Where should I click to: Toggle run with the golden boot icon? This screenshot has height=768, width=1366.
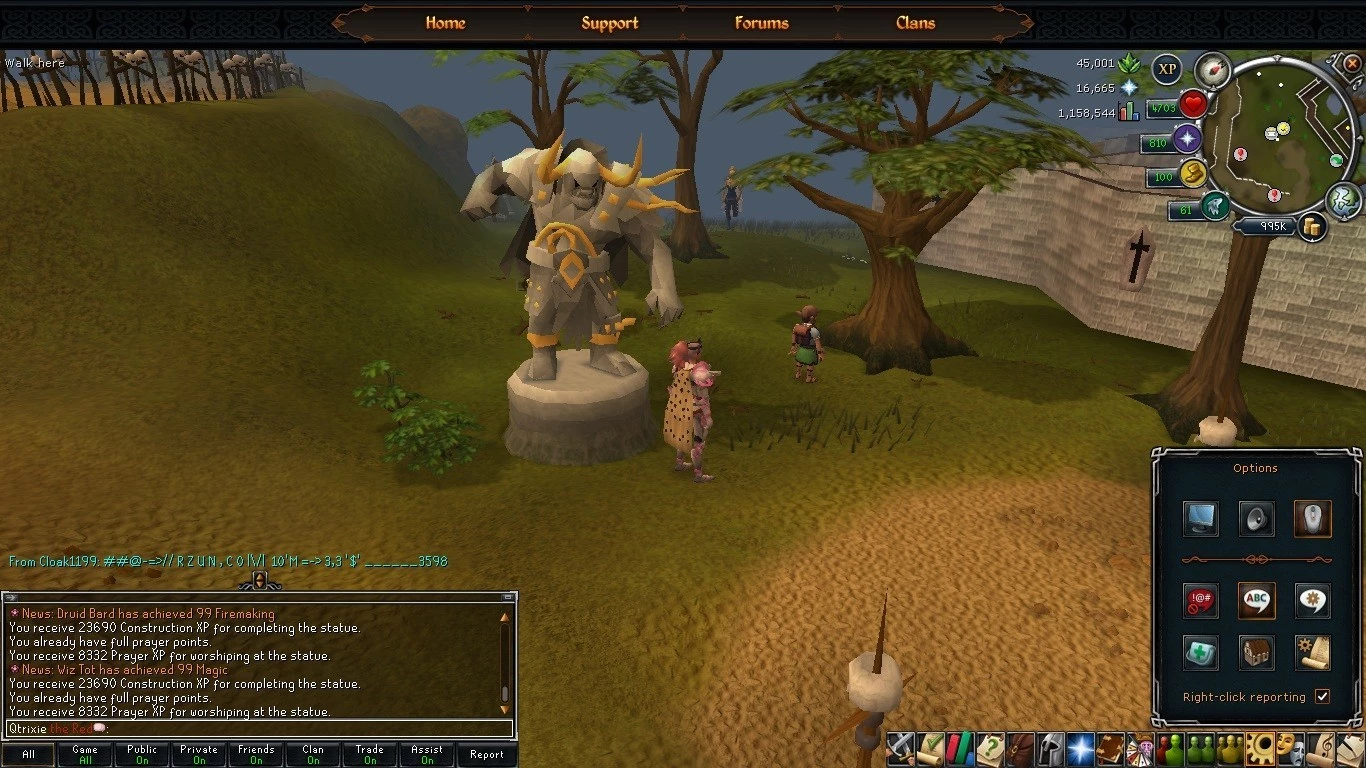pos(1192,174)
